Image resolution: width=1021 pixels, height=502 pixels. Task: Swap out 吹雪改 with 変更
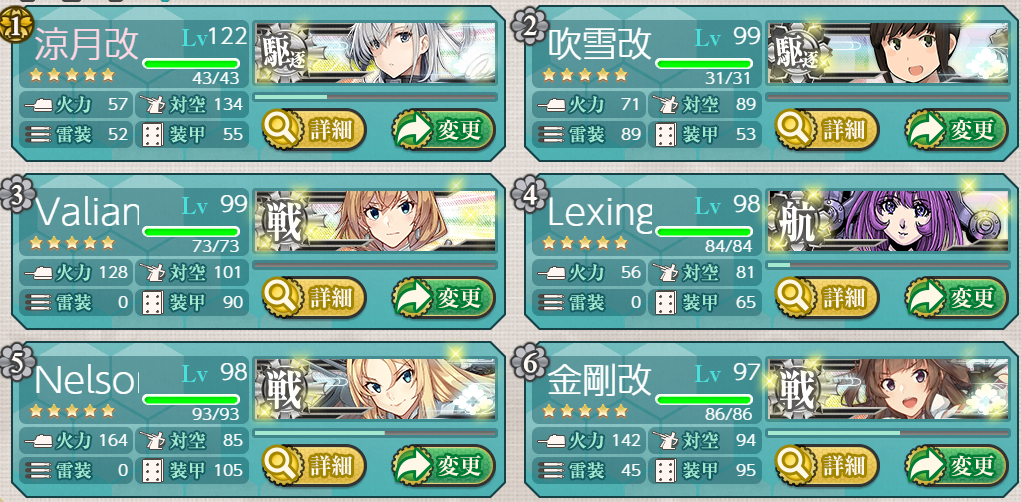955,129
